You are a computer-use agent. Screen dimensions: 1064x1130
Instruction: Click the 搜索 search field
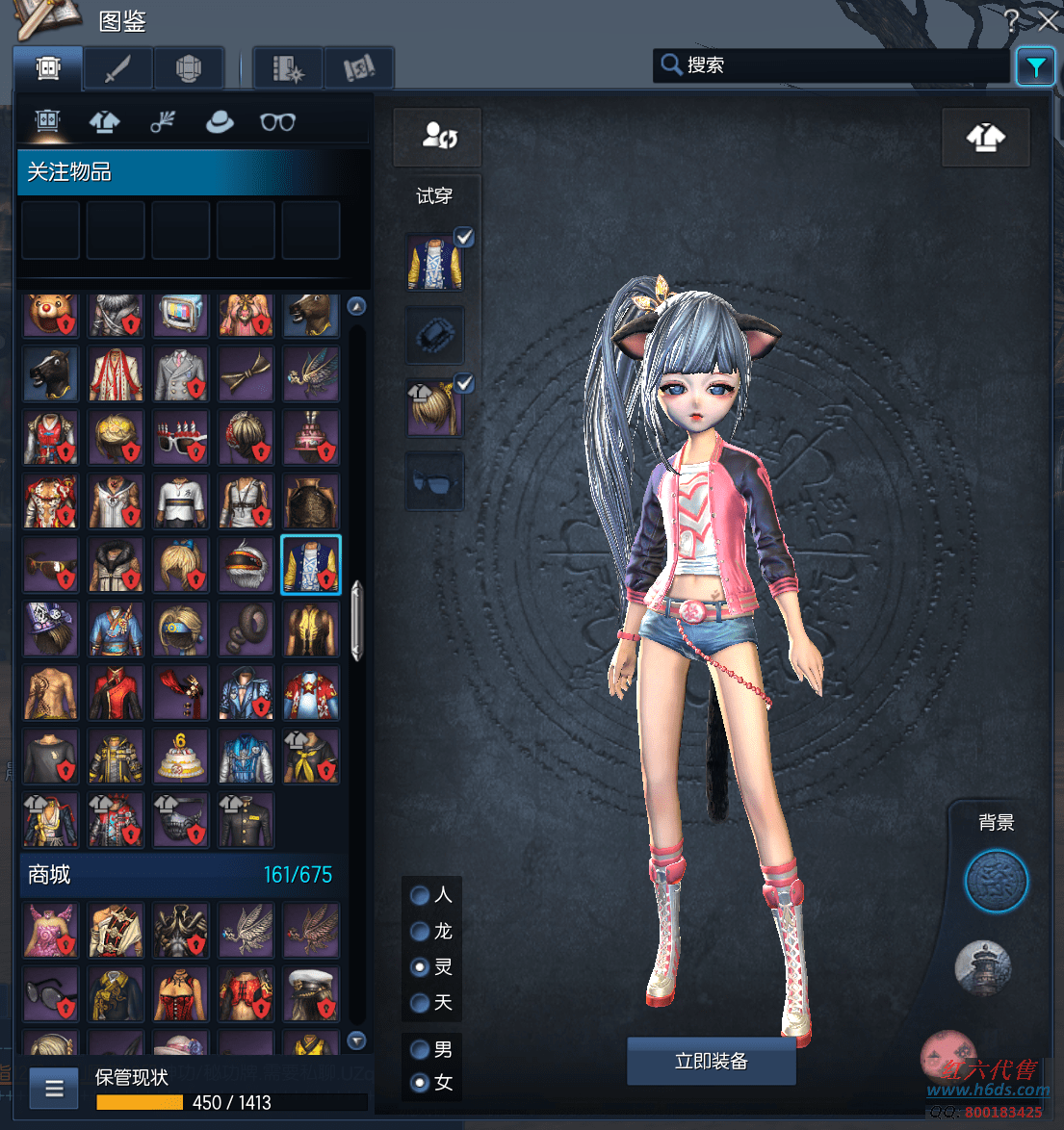tap(830, 65)
